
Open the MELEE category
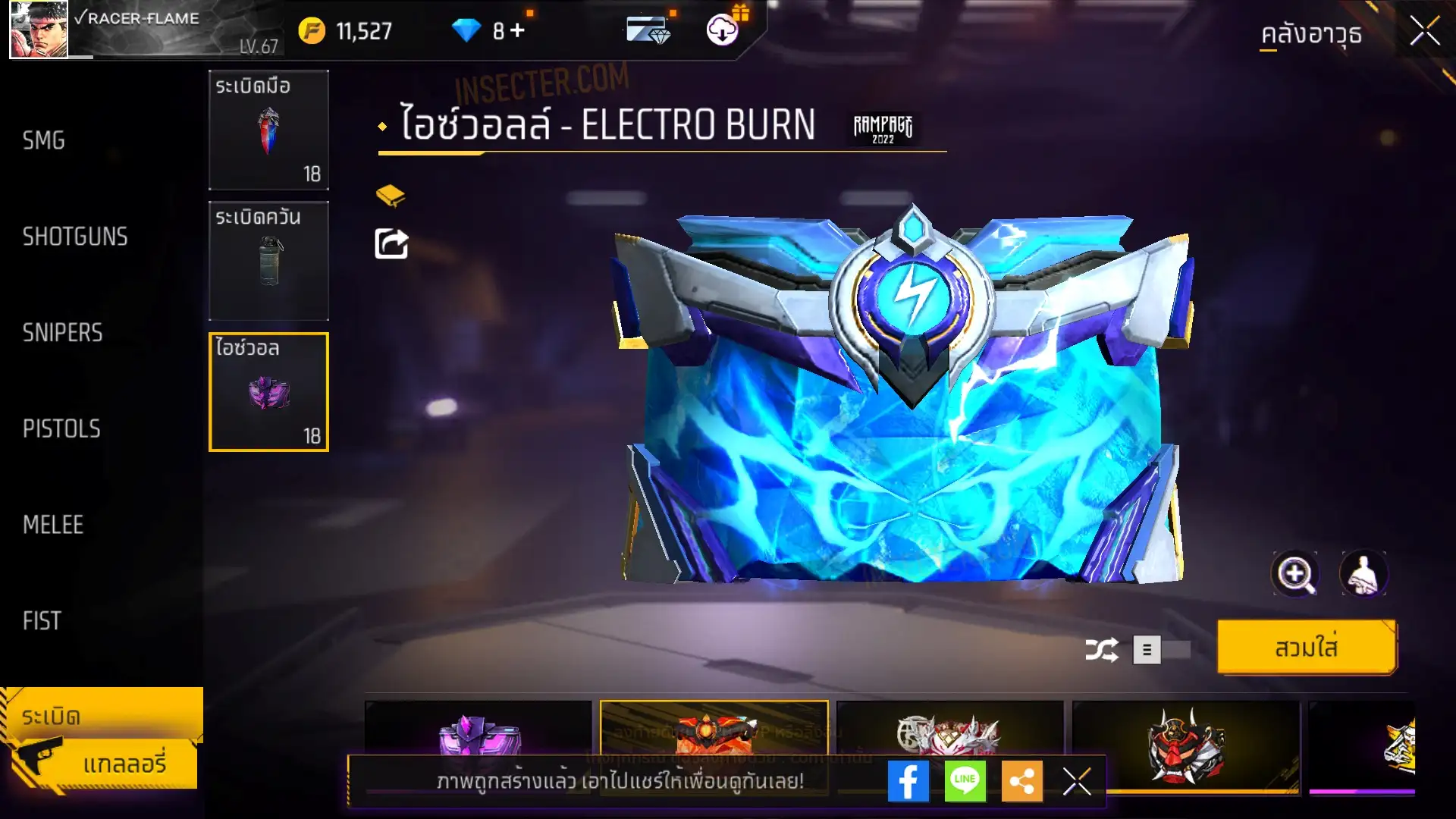coord(53,525)
